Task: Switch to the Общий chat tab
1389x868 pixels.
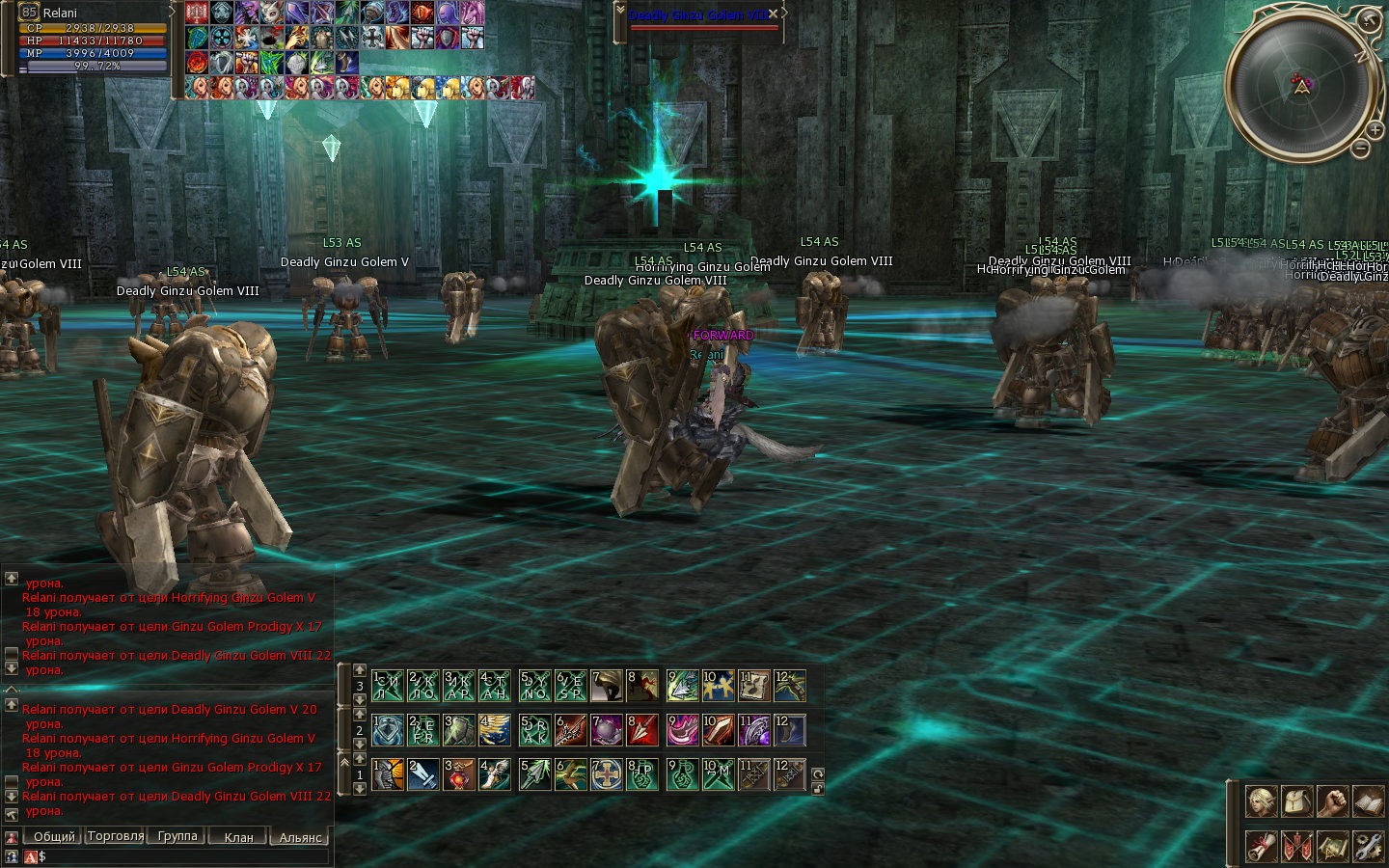Action: [x=53, y=837]
